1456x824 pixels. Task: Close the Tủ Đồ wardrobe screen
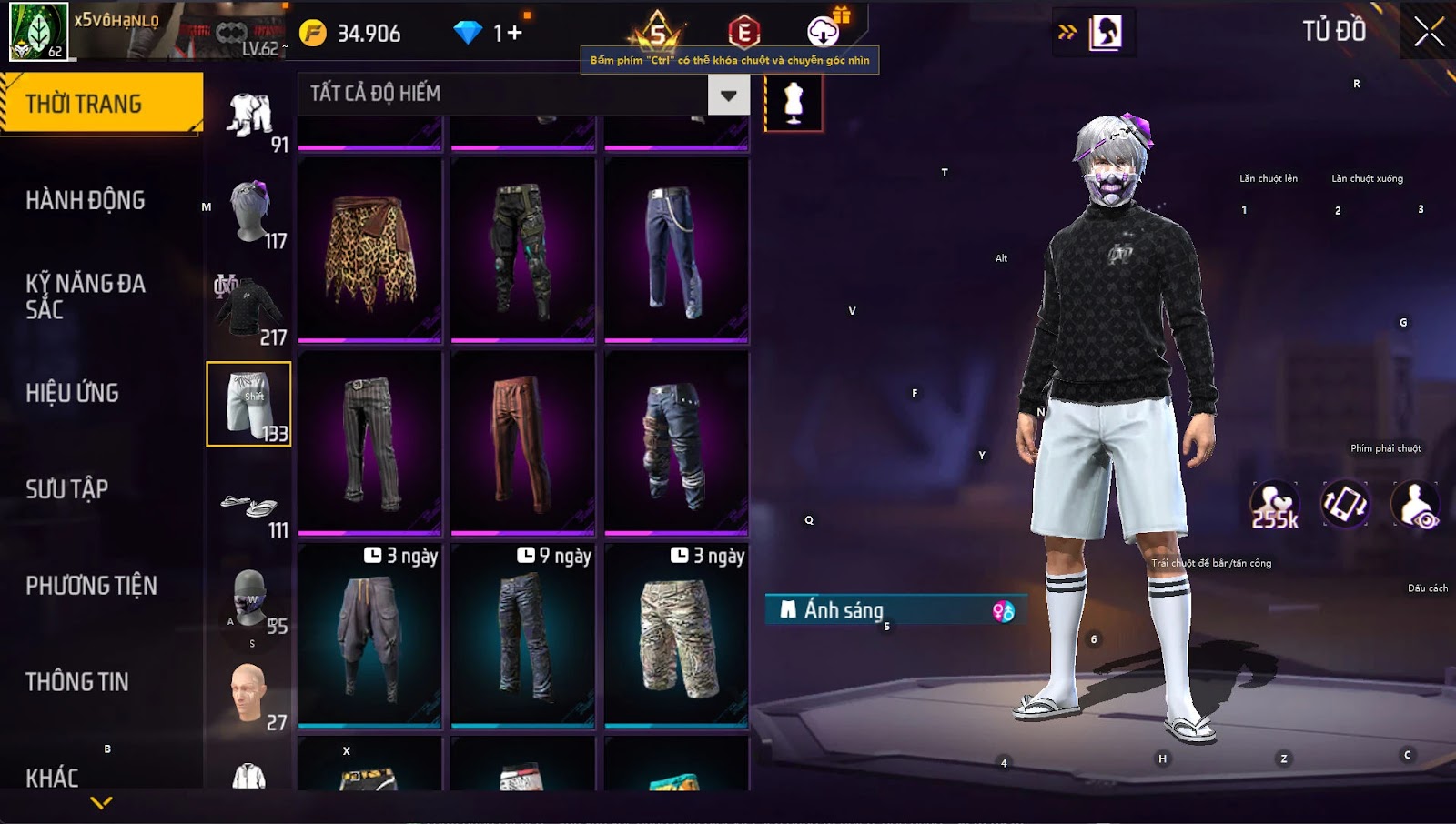[1428, 32]
